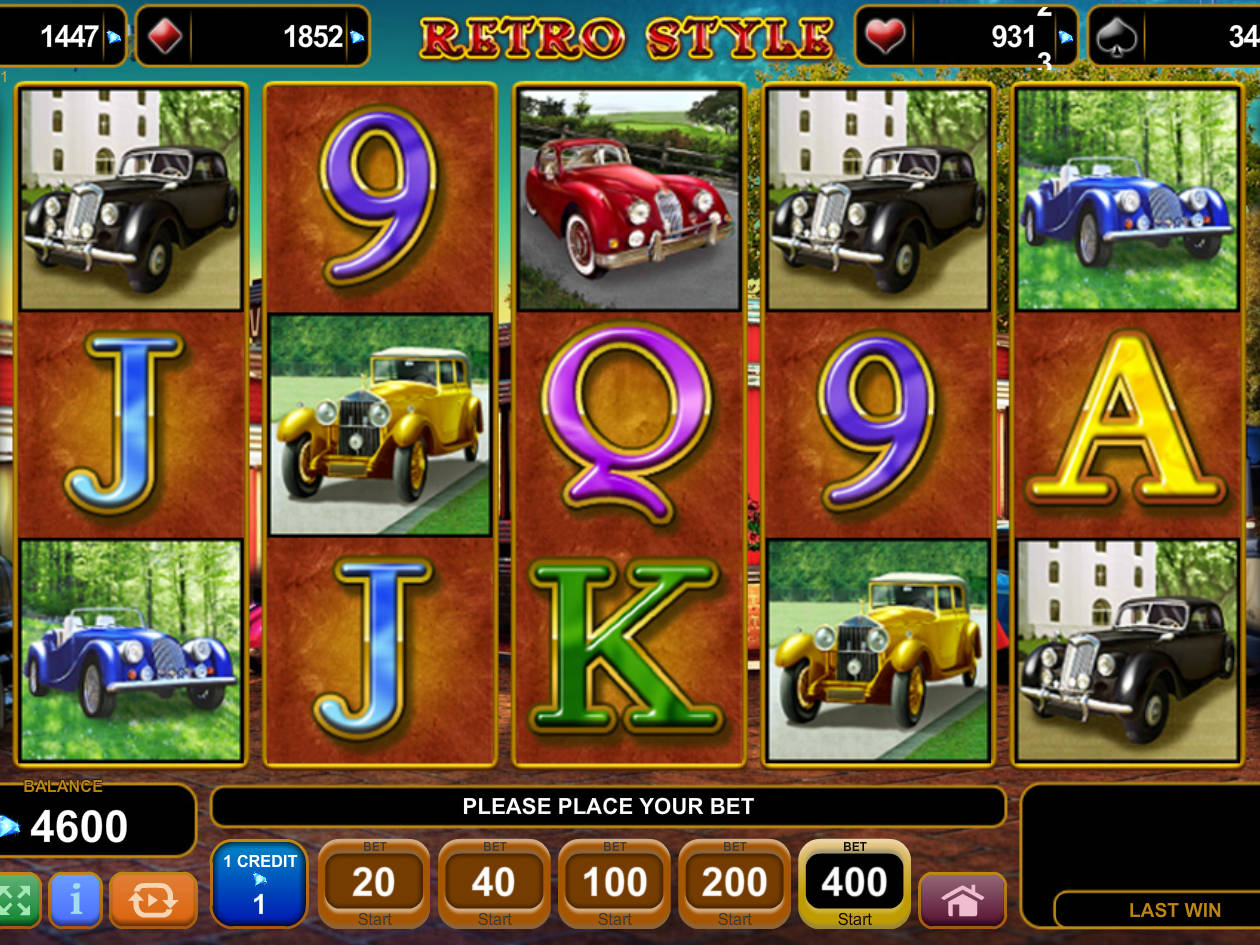Choose the 100 bet Start button
The image size is (1260, 945).
tap(614, 884)
